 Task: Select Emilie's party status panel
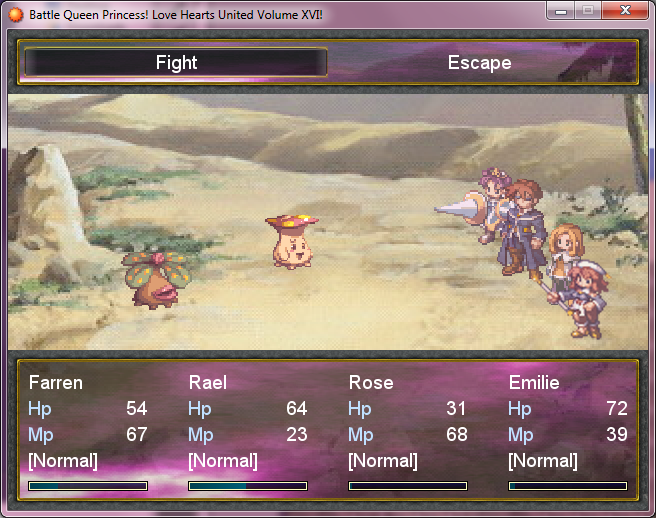(x=567, y=432)
